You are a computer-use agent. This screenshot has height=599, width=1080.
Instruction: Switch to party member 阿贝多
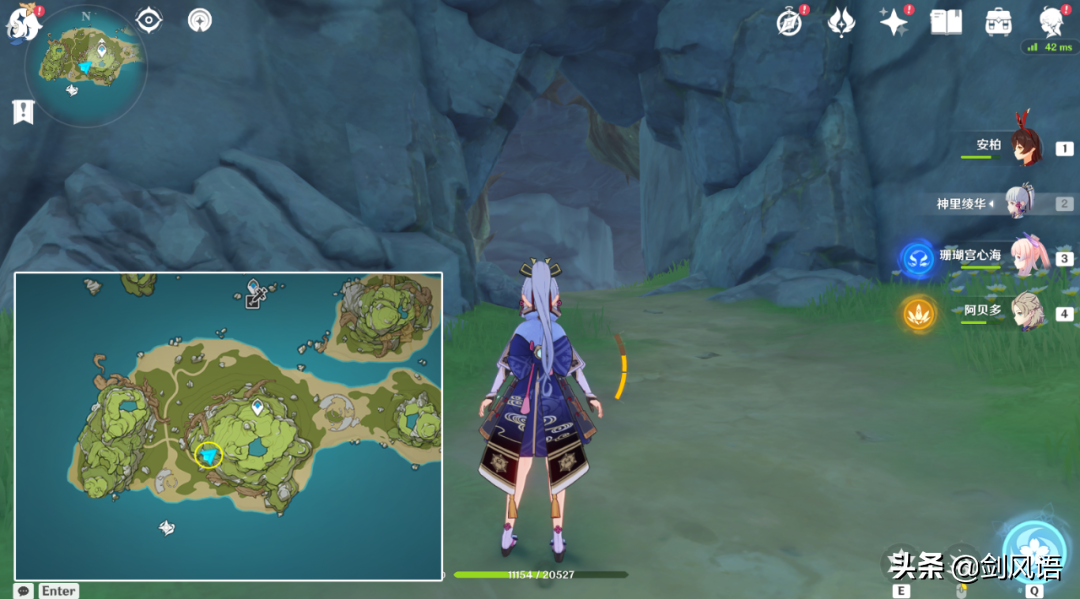(x=1026, y=312)
